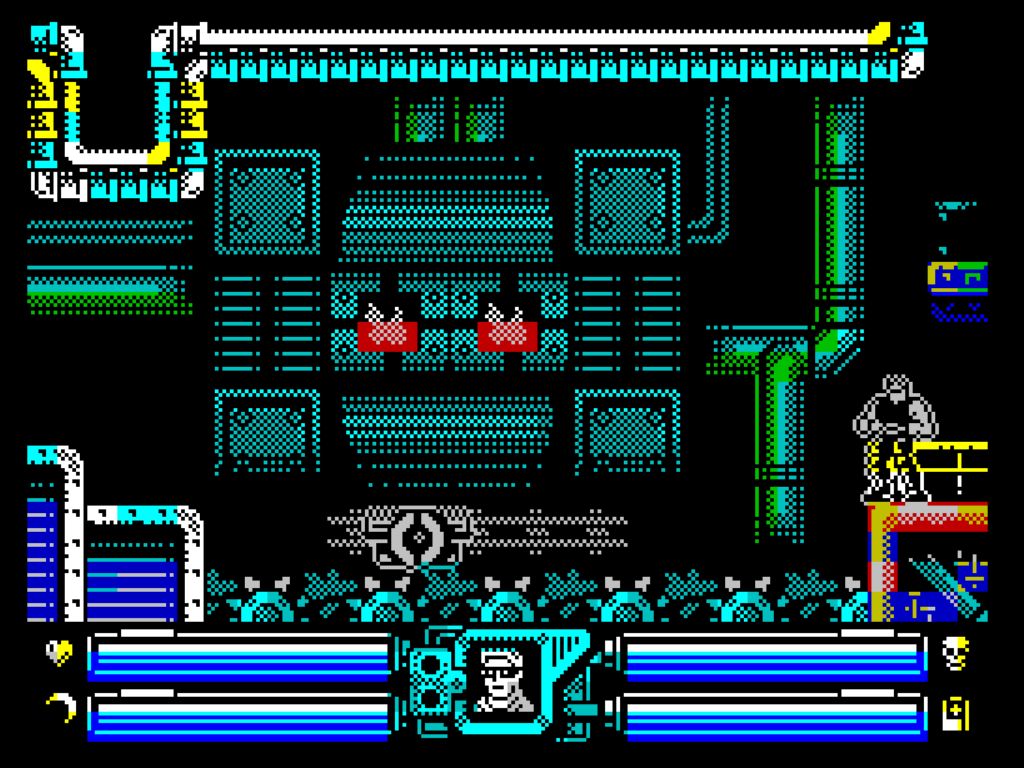This screenshot has height=768, width=1024.
Task: Click the heart icon in the HUD
Action: [x=60, y=653]
